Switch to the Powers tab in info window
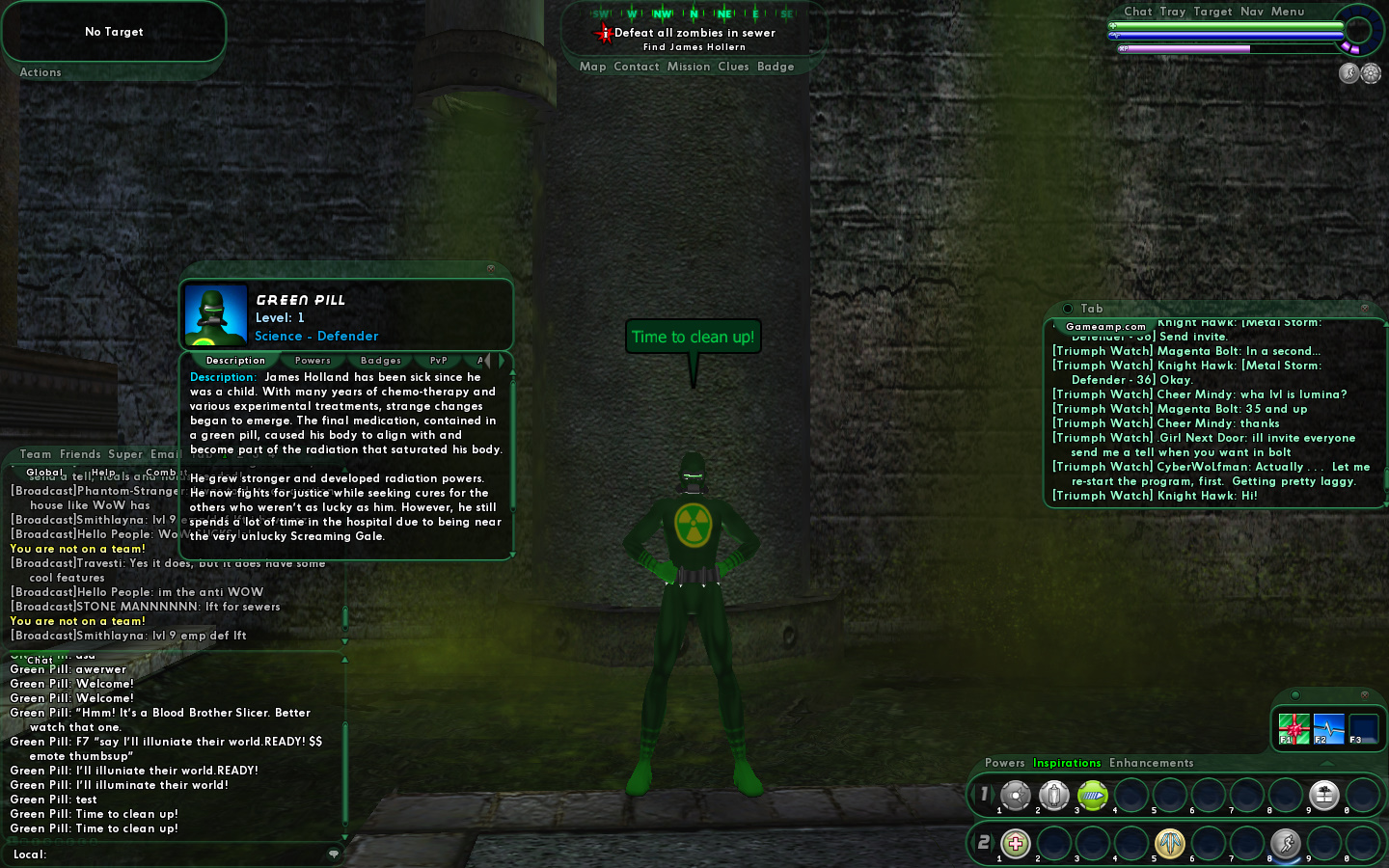The height and width of the screenshot is (868, 1389). tap(313, 361)
